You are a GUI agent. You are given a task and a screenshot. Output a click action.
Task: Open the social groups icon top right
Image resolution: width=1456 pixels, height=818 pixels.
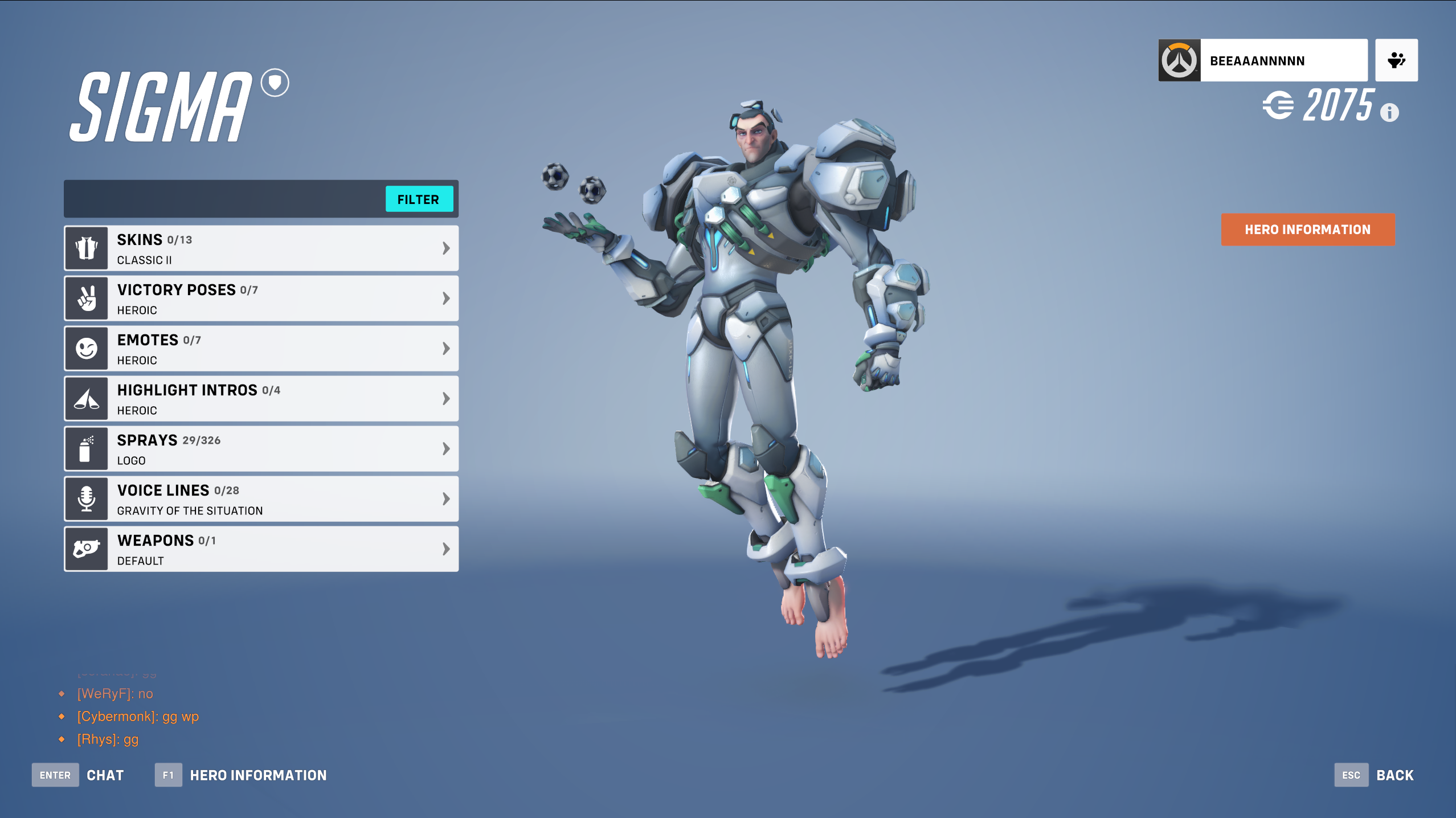1396,59
